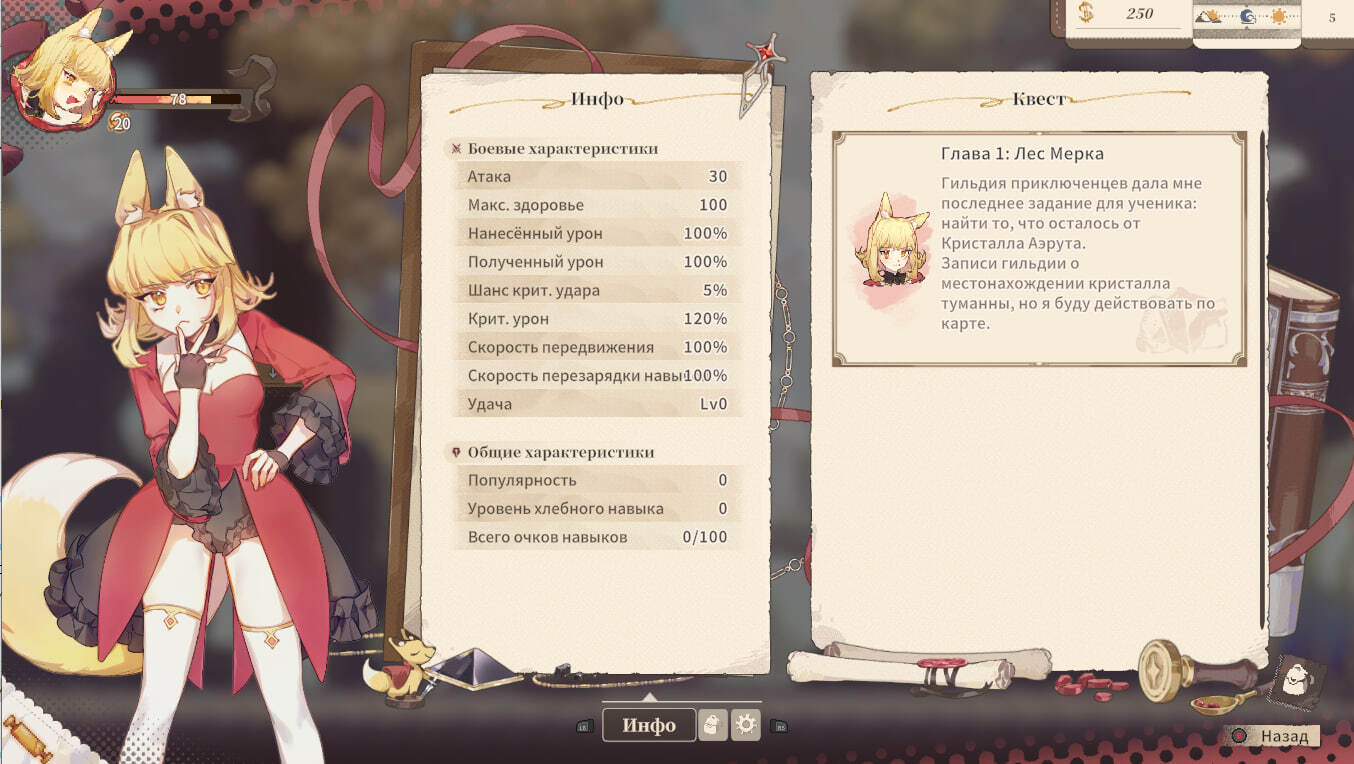Viewport: 1354px width, 764px height.
Task: Select the Крит. урон stat row
Action: pyautogui.click(x=597, y=319)
